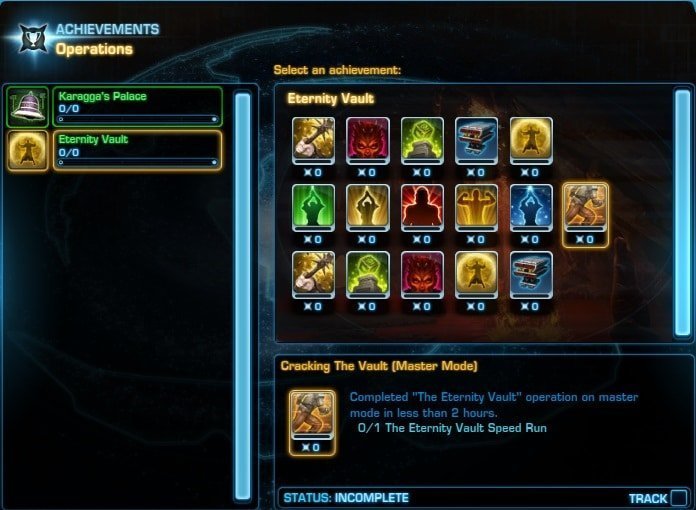
Task: Select the orange flexing figure achievement
Action: [475, 206]
